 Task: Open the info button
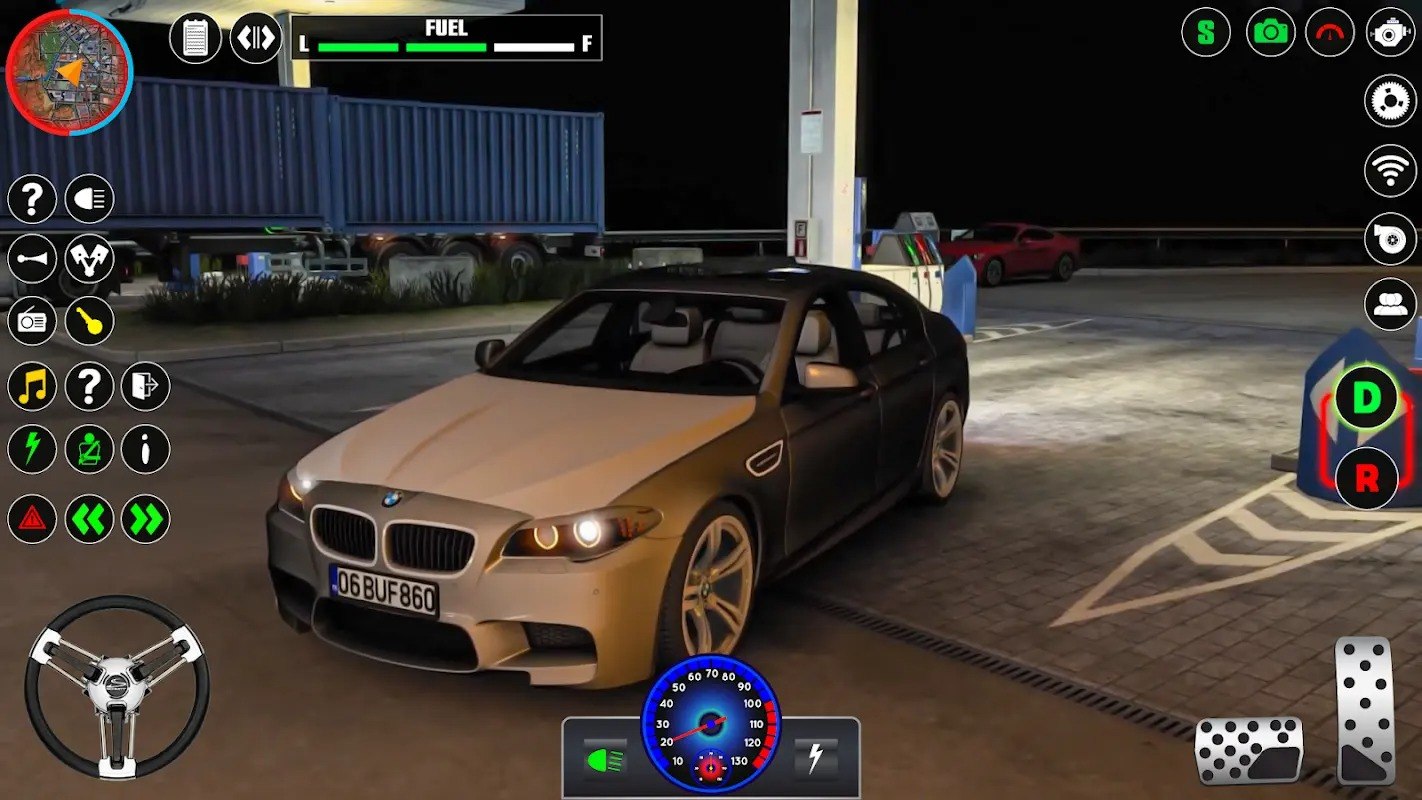[146, 449]
